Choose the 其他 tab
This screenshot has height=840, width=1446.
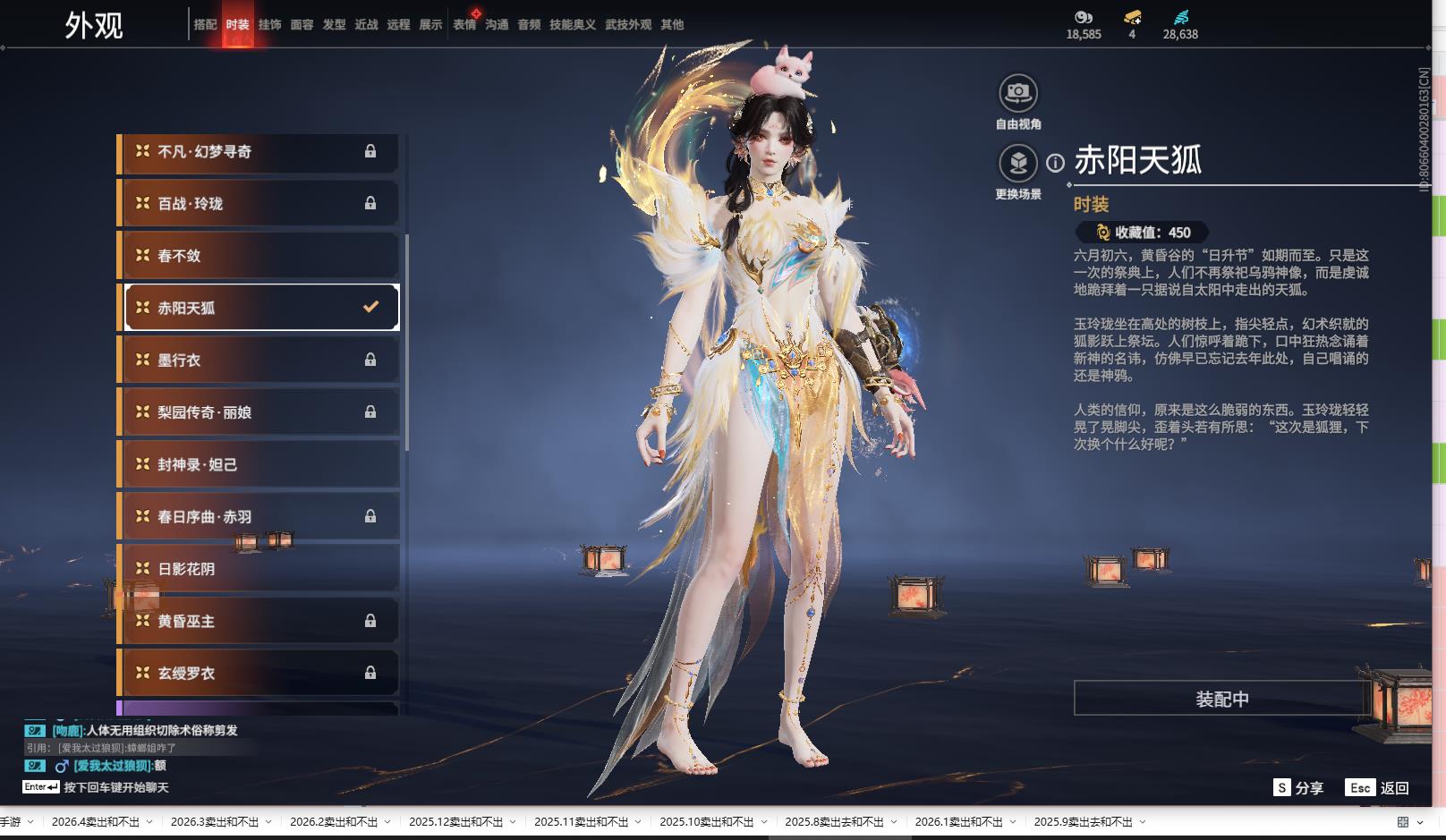pos(672,25)
